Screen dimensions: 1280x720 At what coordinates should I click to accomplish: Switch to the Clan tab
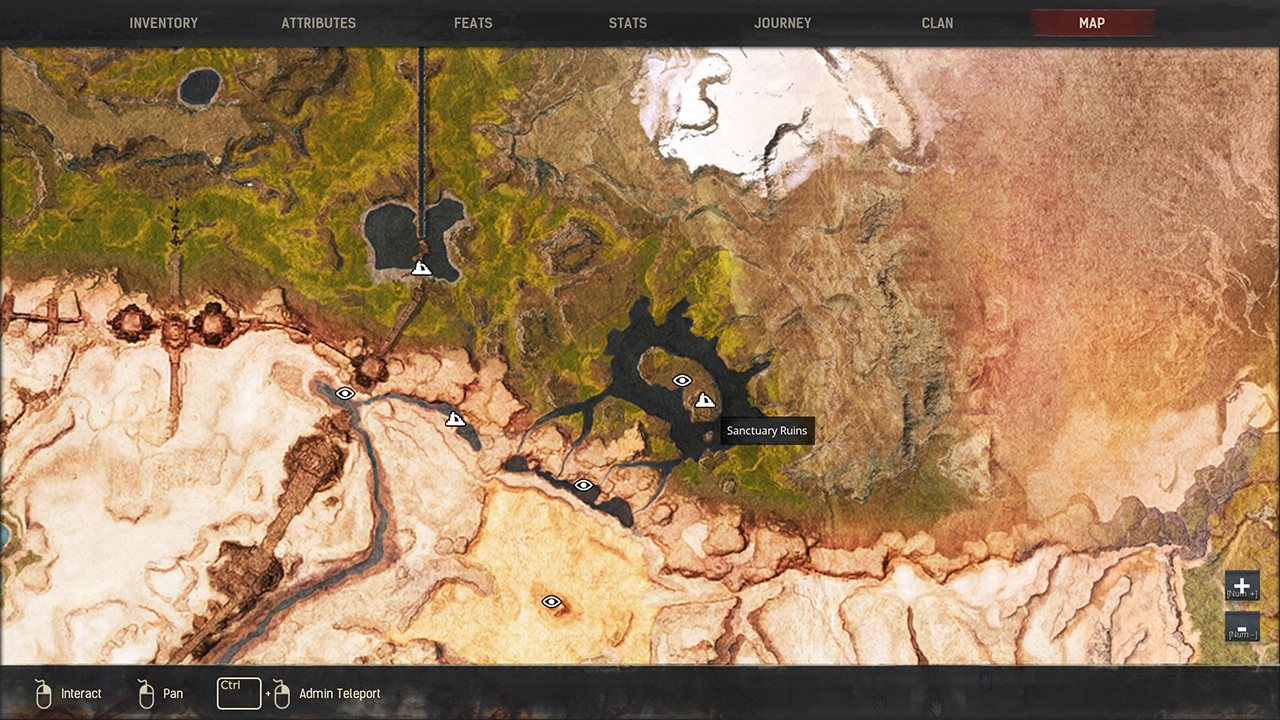point(937,22)
